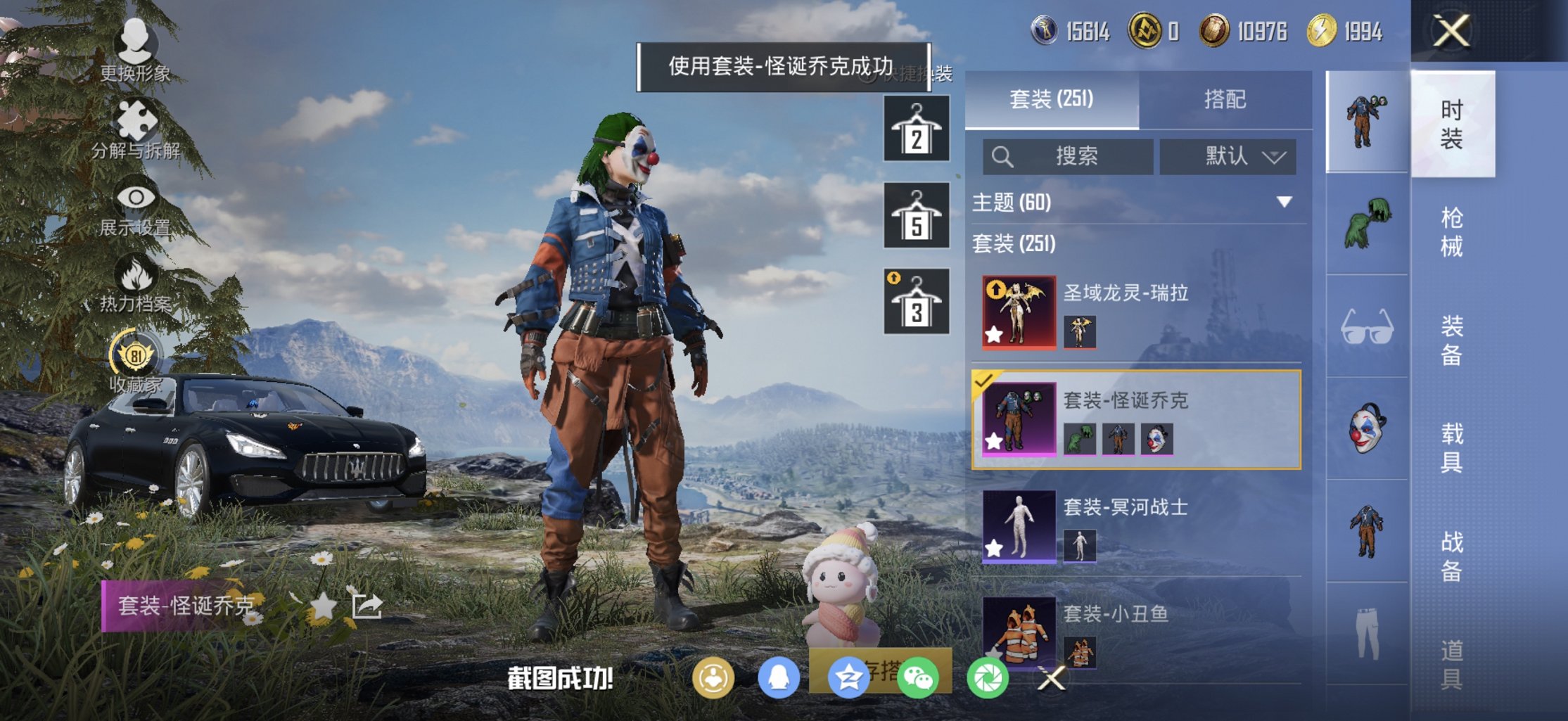Open the 默认 sort order dropdown
1568x721 pixels.
pyautogui.click(x=1228, y=157)
